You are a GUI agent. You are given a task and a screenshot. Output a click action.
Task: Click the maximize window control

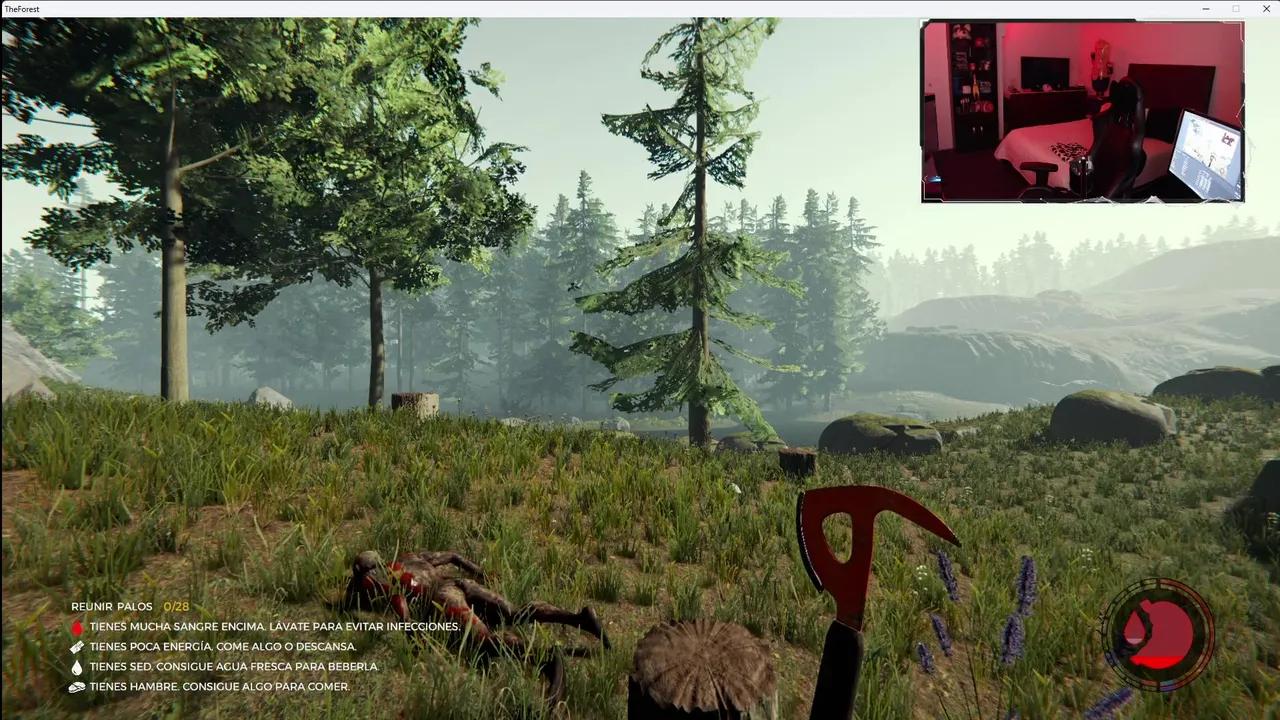[1236, 9]
